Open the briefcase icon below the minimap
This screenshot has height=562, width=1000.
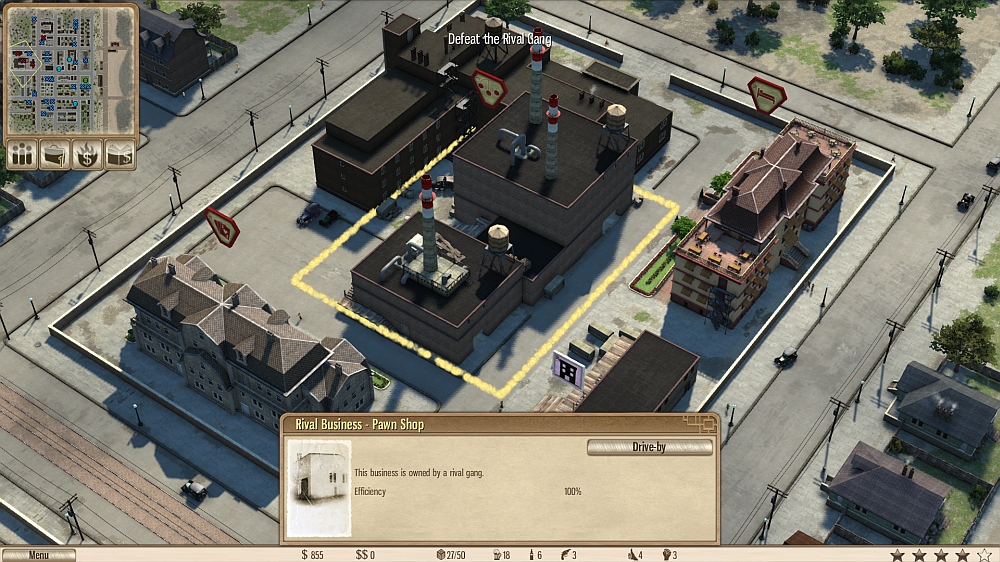[55, 154]
